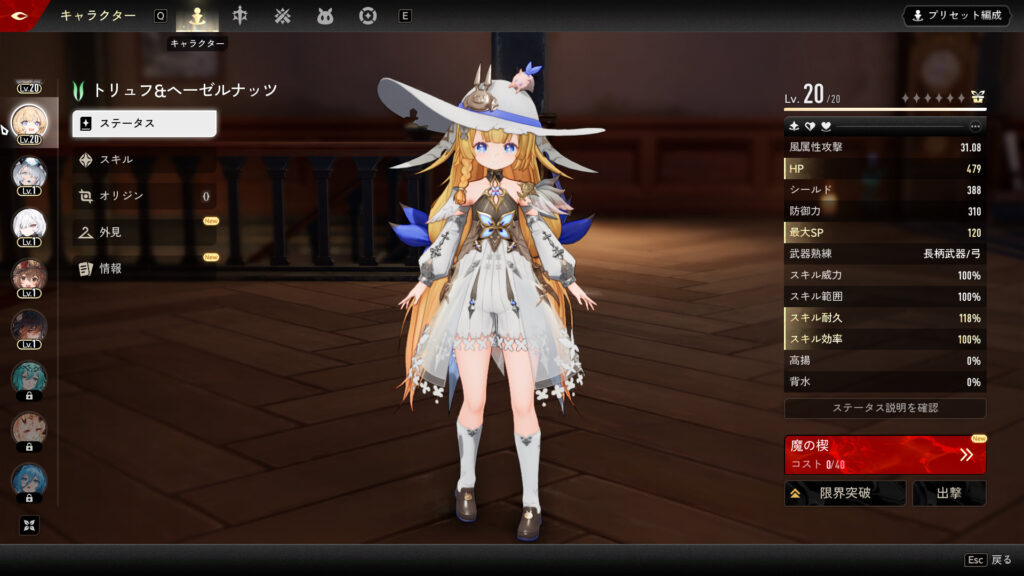Select the silver-haired Lv.1 character with hat
Screen dimensions: 1024x576
pos(28,175)
